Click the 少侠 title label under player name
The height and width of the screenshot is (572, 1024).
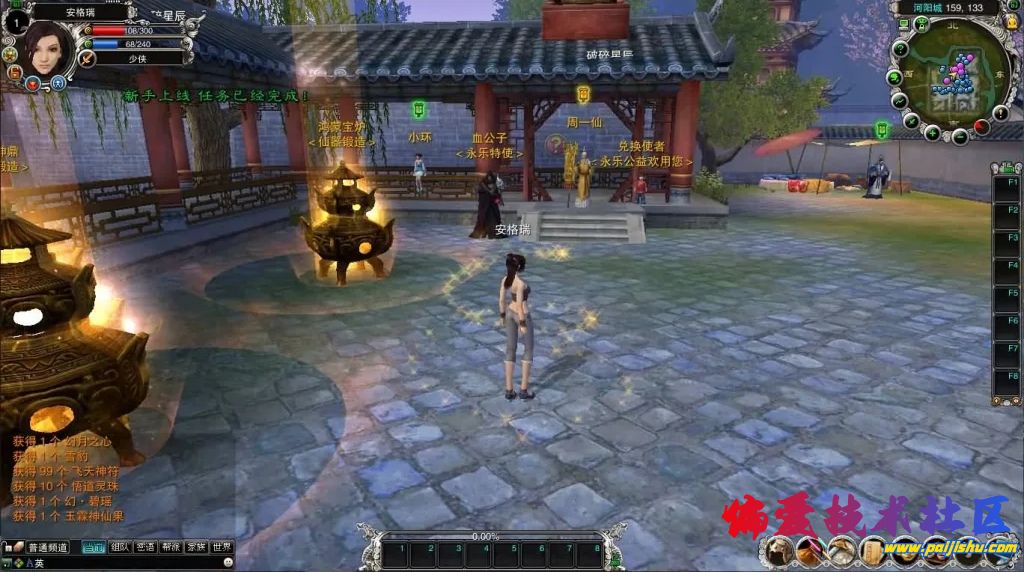(x=137, y=58)
